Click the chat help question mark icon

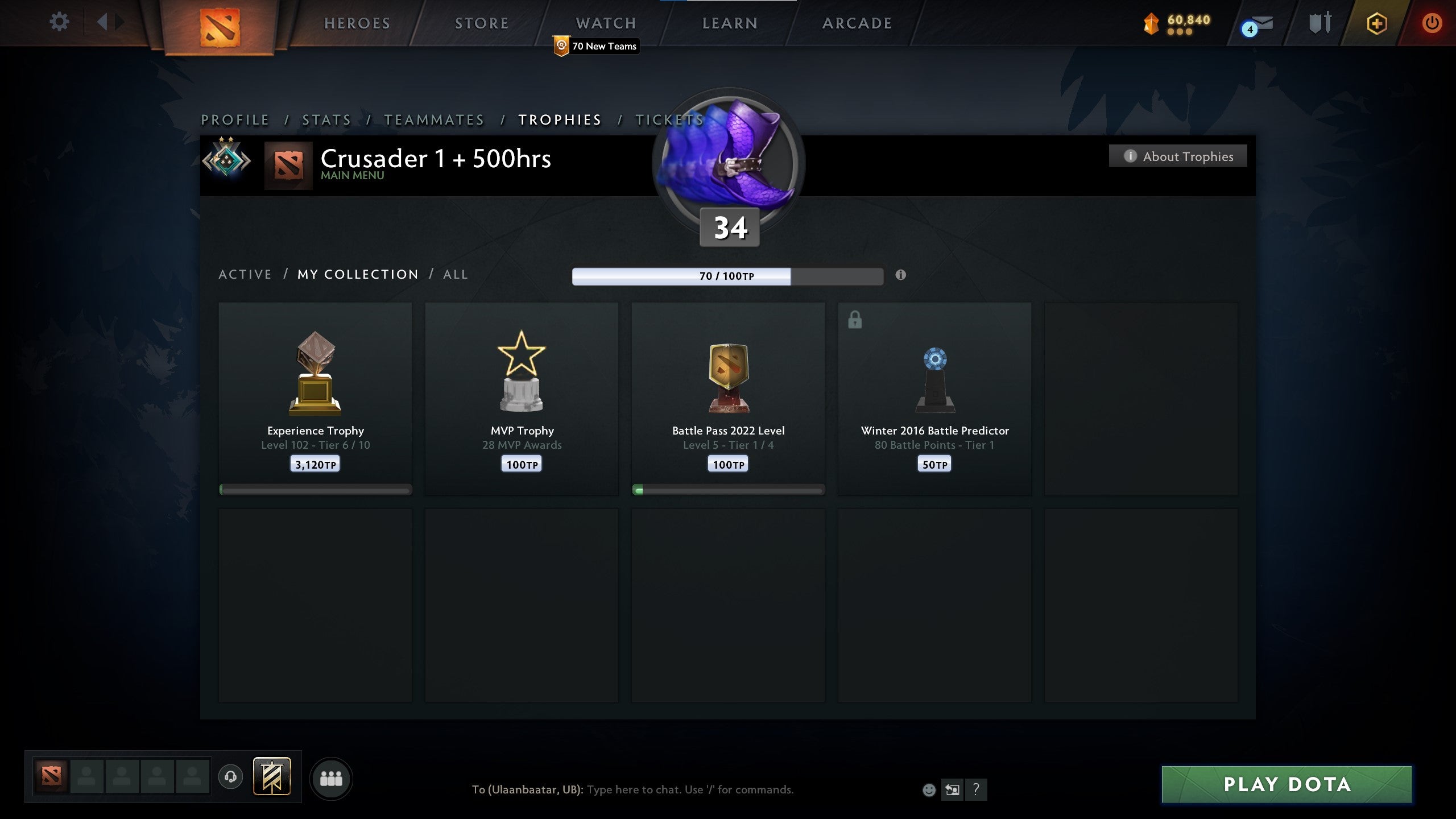coord(977,789)
